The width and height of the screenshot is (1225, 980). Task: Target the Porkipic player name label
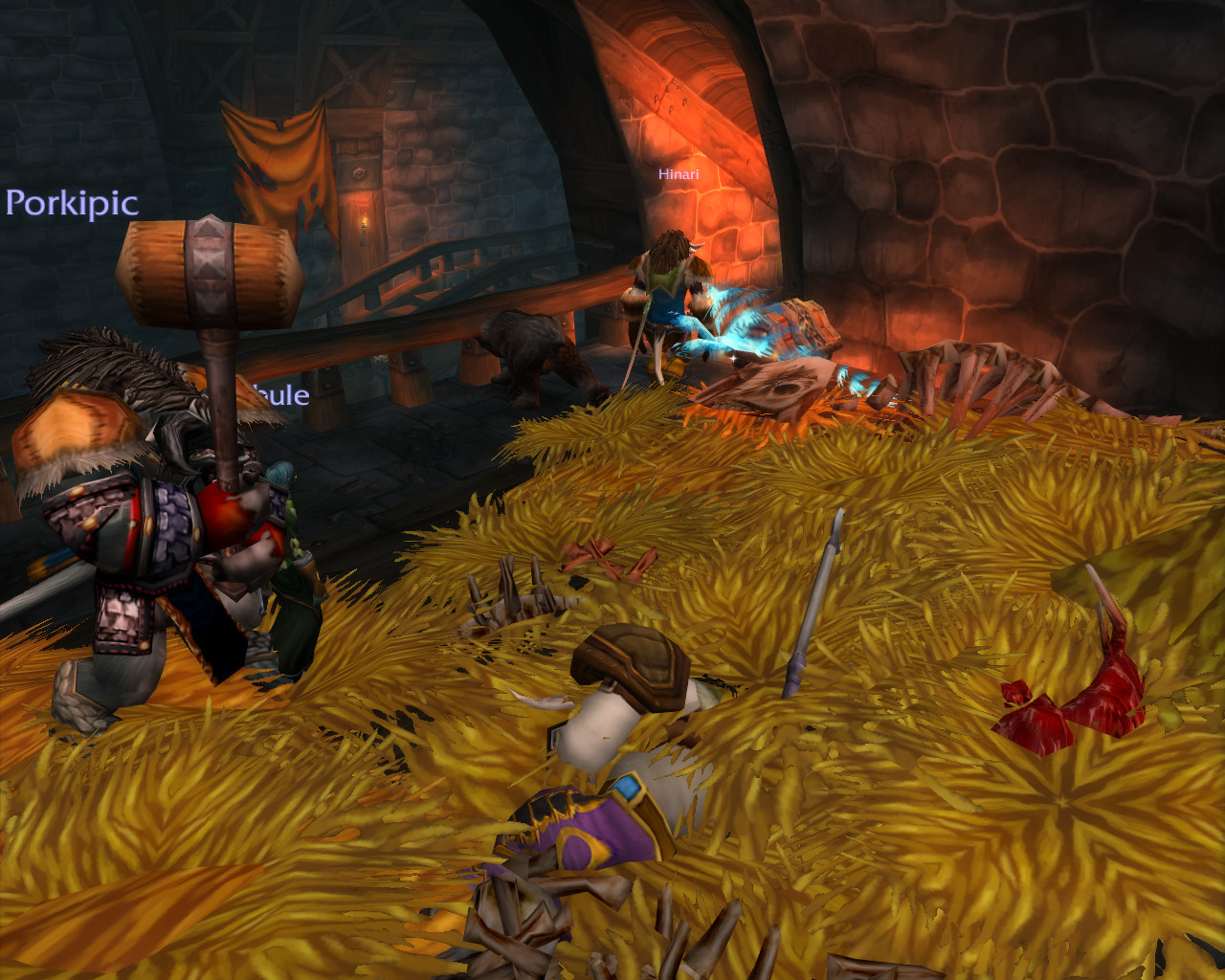pos(72,203)
